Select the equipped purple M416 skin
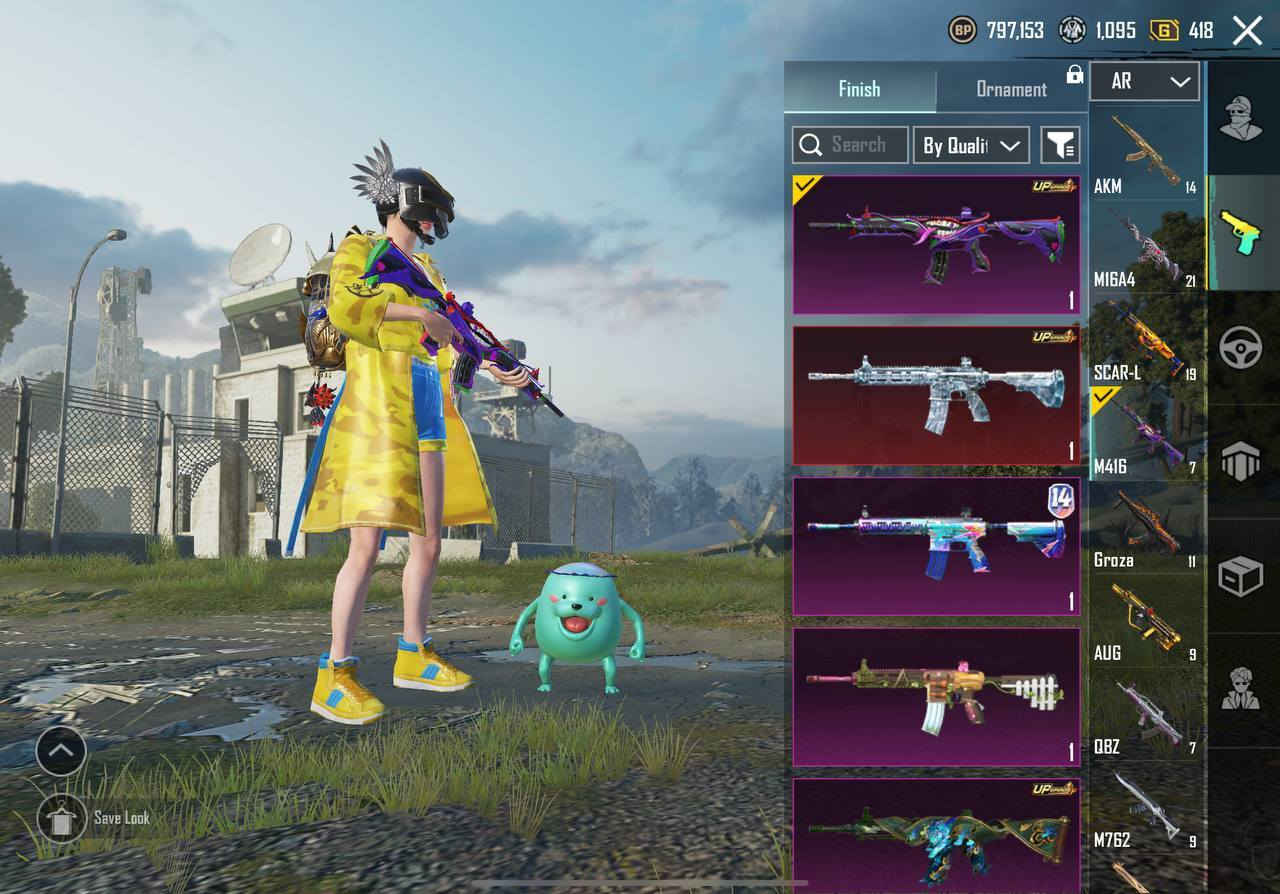This screenshot has height=894, width=1280. coord(936,245)
